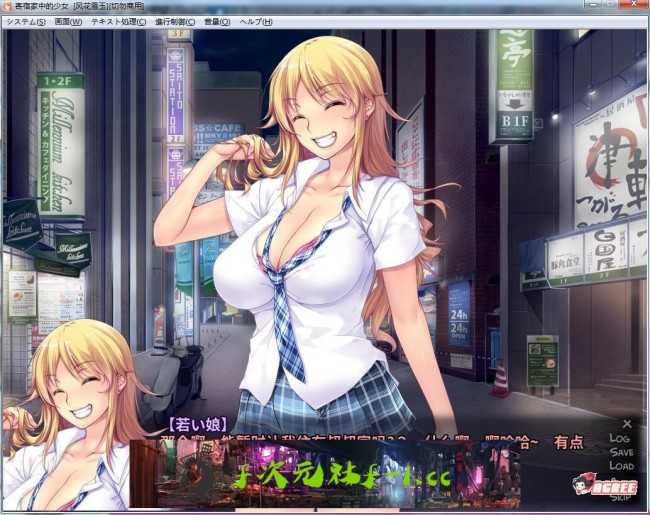Hide the text window with X

click(x=626, y=424)
